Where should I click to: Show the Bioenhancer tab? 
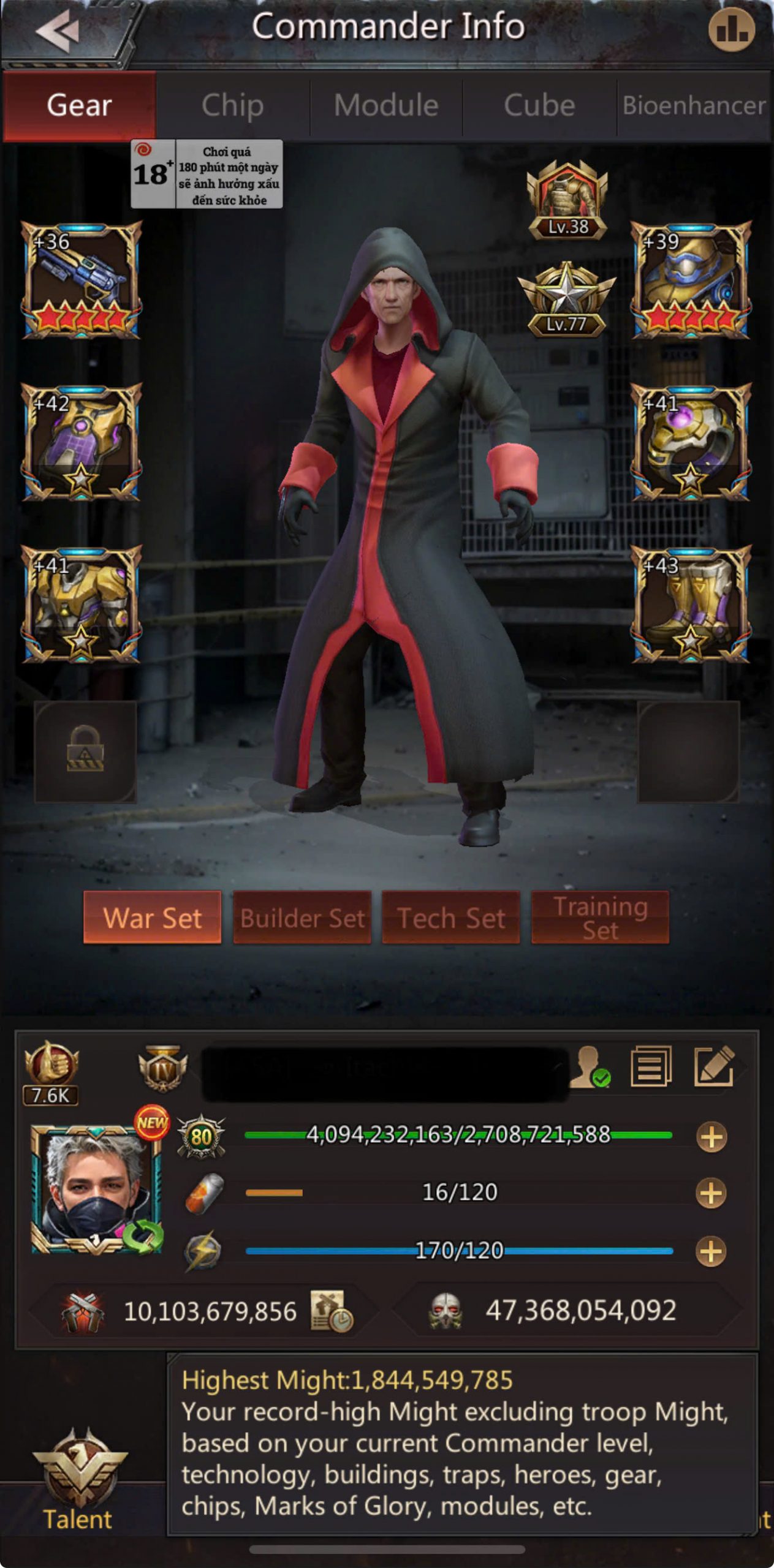click(694, 105)
